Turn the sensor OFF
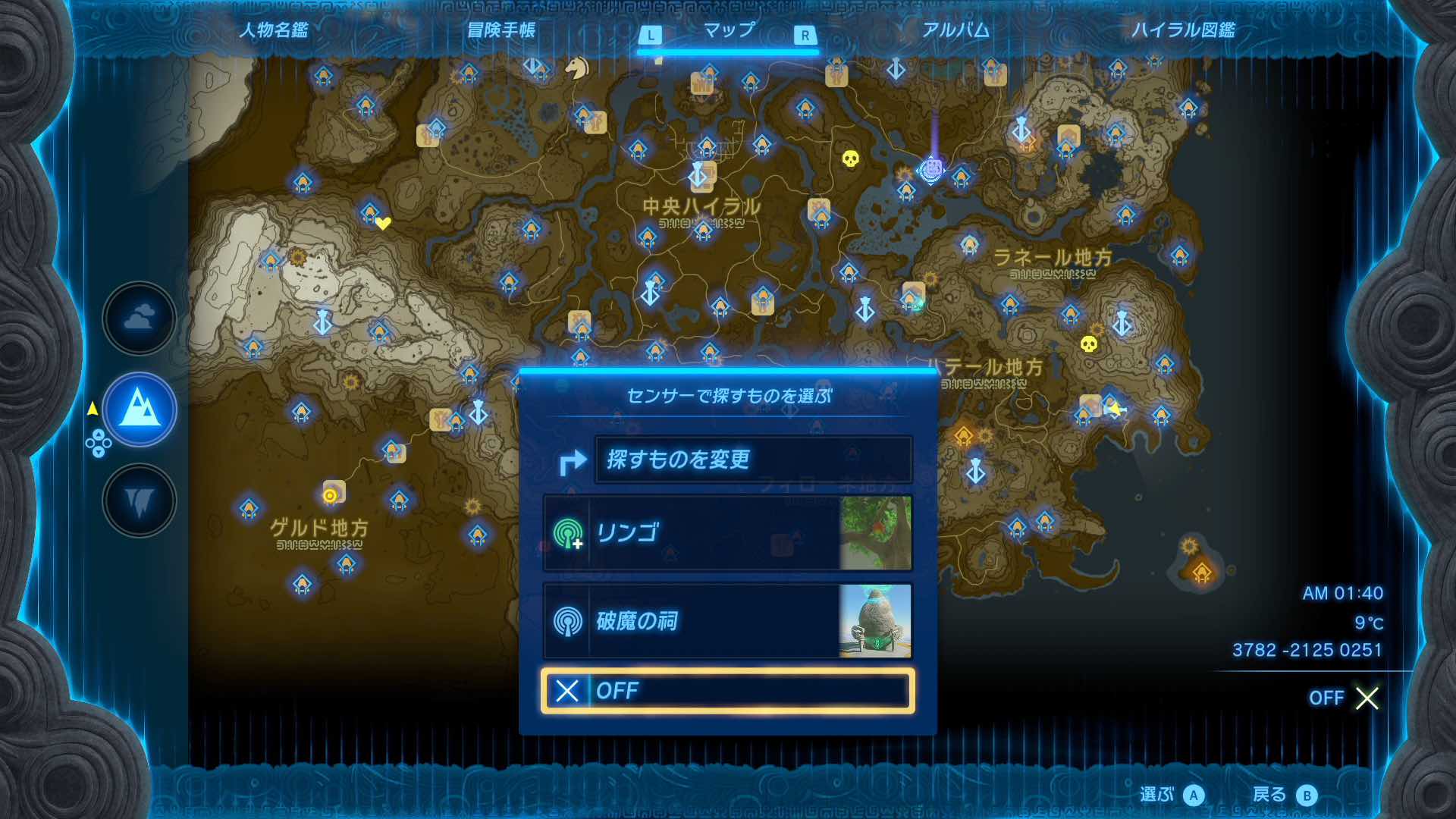This screenshot has width=1456, height=819. tap(728, 692)
